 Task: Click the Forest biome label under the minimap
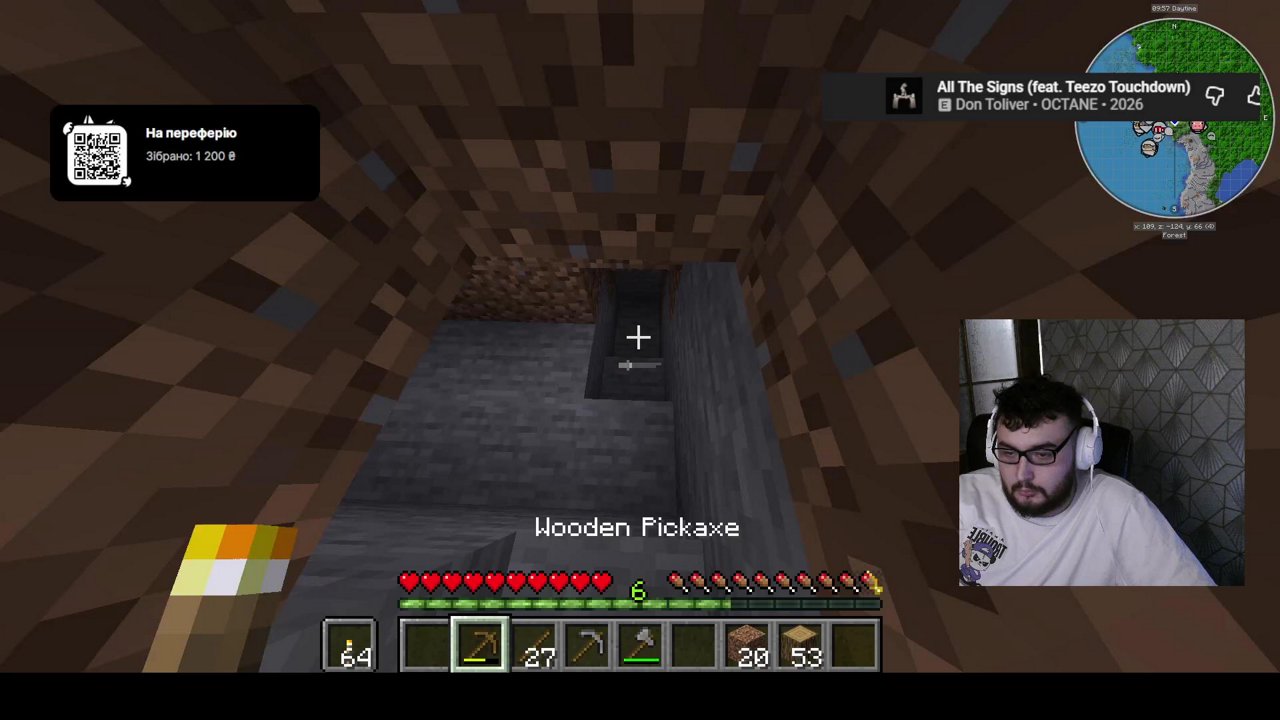[x=1173, y=234]
